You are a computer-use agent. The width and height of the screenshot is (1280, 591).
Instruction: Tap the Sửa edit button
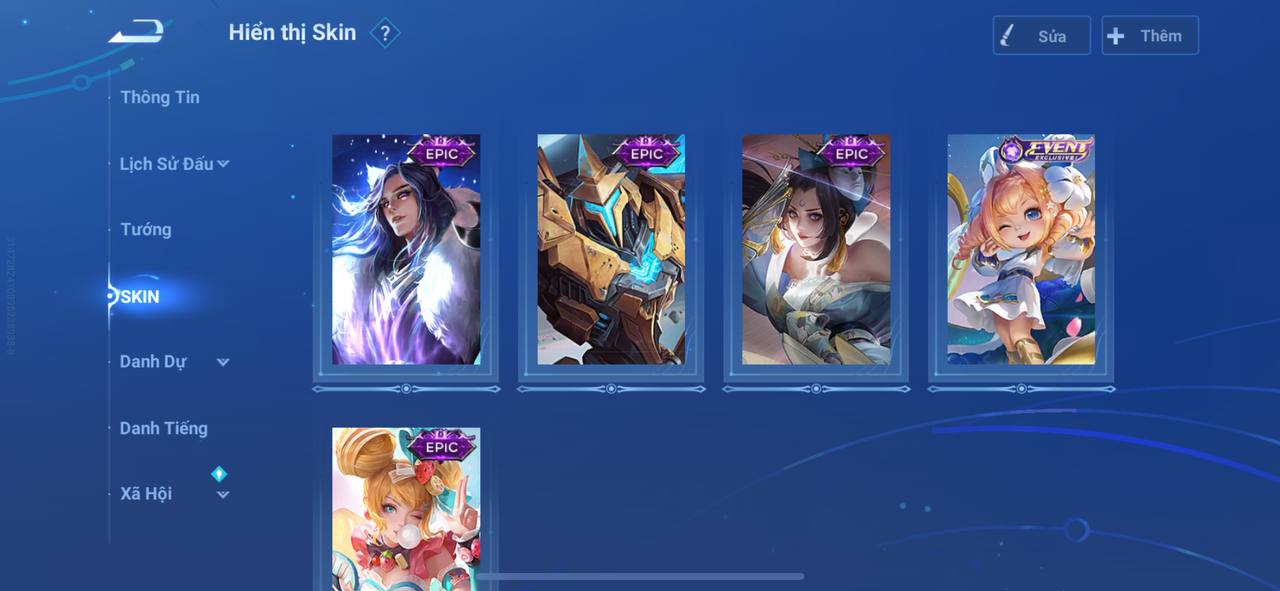click(1041, 36)
